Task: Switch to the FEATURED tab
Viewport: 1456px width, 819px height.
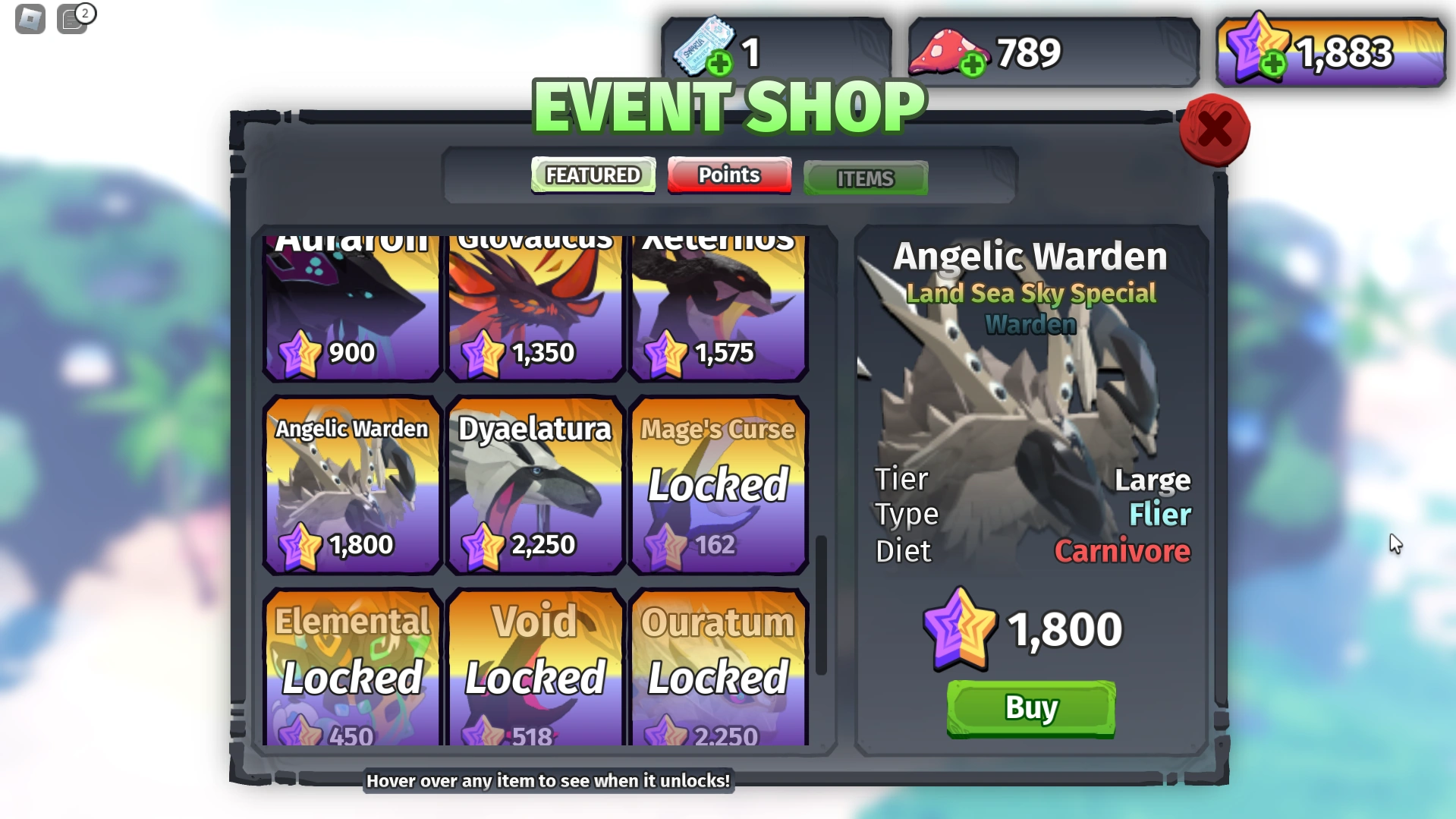Action: 593,175
